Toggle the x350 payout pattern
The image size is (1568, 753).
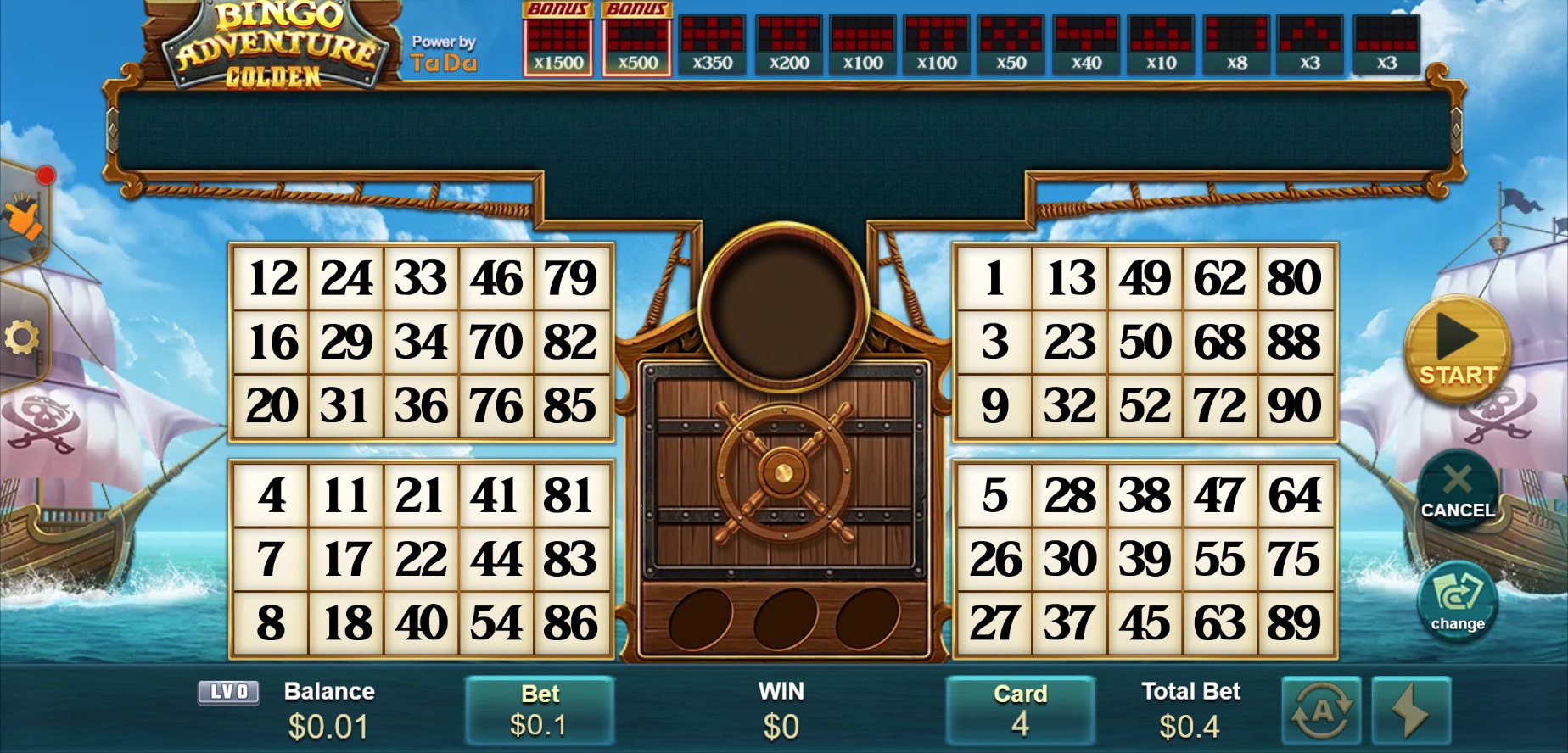tap(711, 38)
